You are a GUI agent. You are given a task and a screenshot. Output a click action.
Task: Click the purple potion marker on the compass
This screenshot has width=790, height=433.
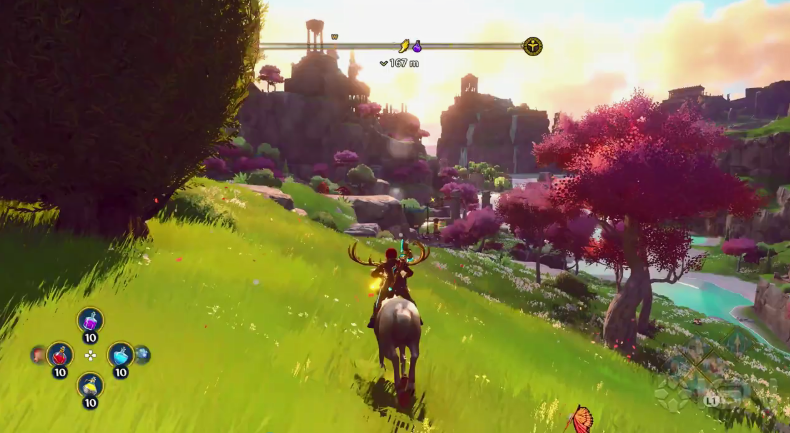(418, 46)
